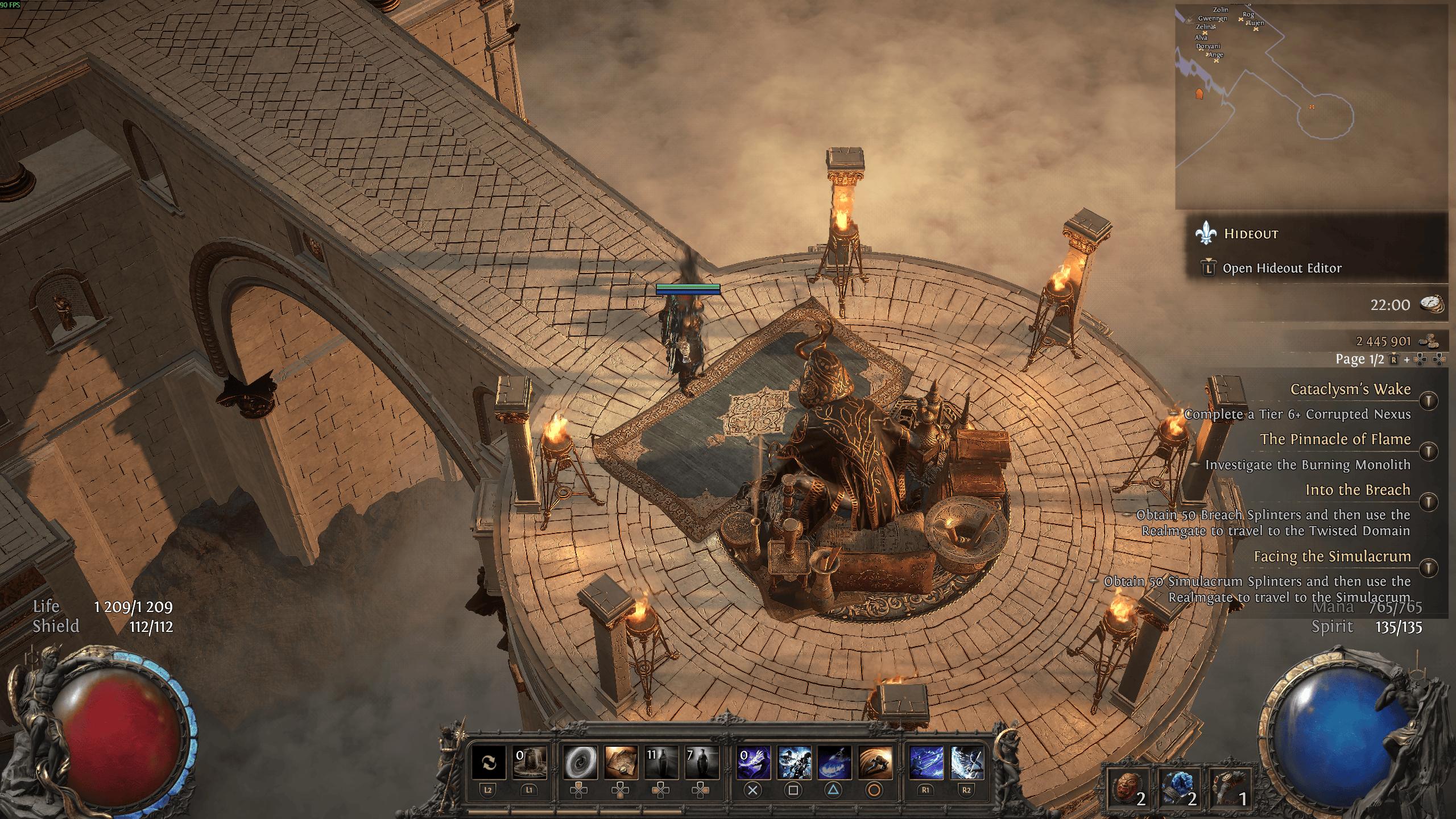The image size is (1456, 819).
Task: Trigger the blue ground wave skill
Action: (x=834, y=763)
